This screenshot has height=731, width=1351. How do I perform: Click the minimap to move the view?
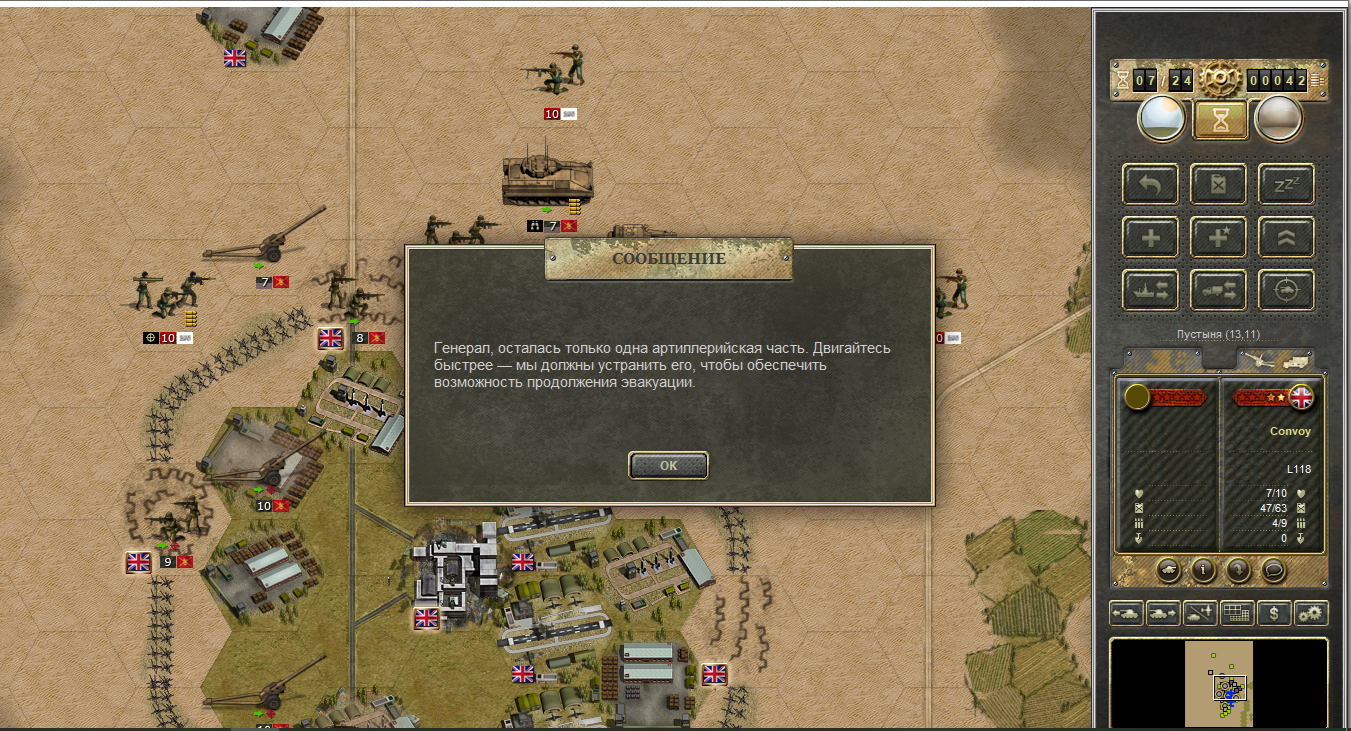click(x=1218, y=684)
